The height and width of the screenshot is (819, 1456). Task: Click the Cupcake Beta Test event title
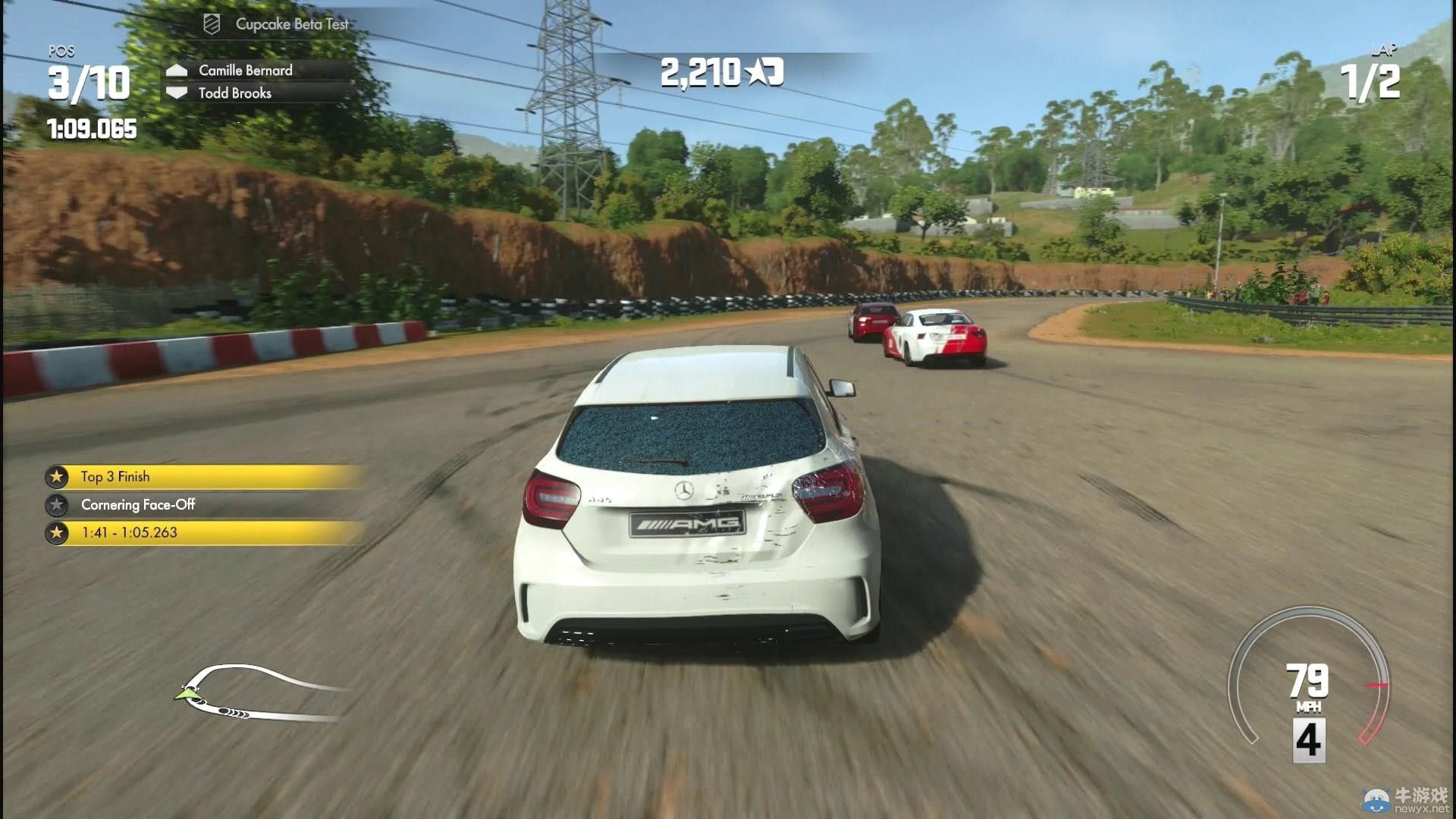point(291,24)
